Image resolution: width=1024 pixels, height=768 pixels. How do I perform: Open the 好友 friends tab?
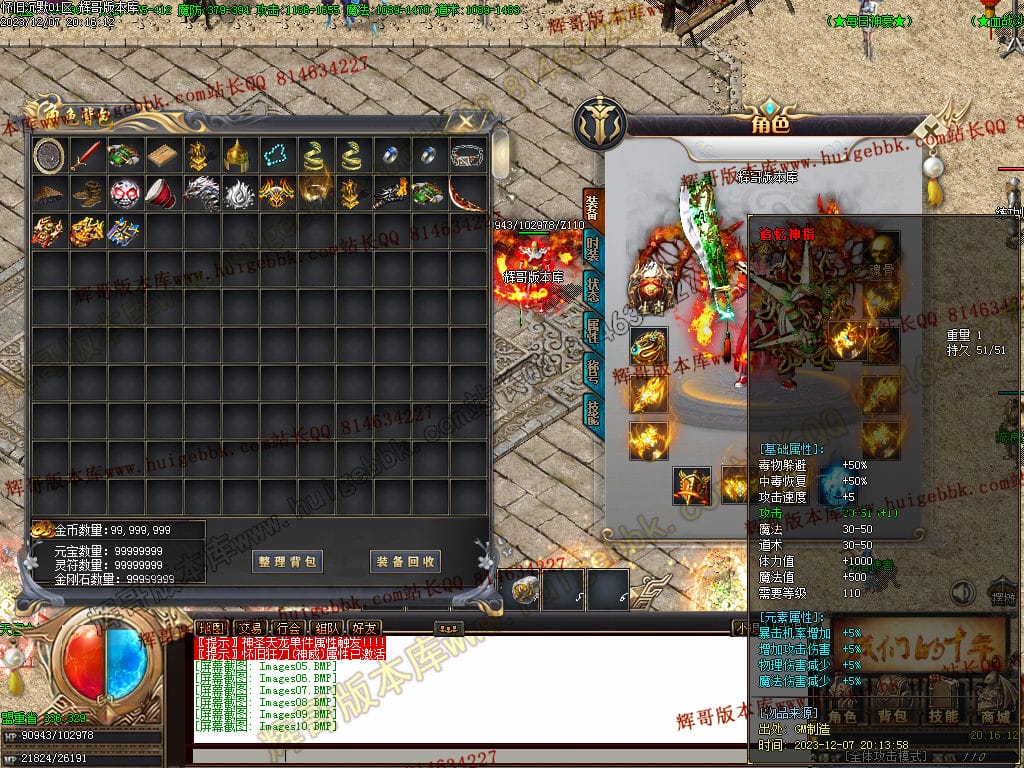tap(364, 627)
